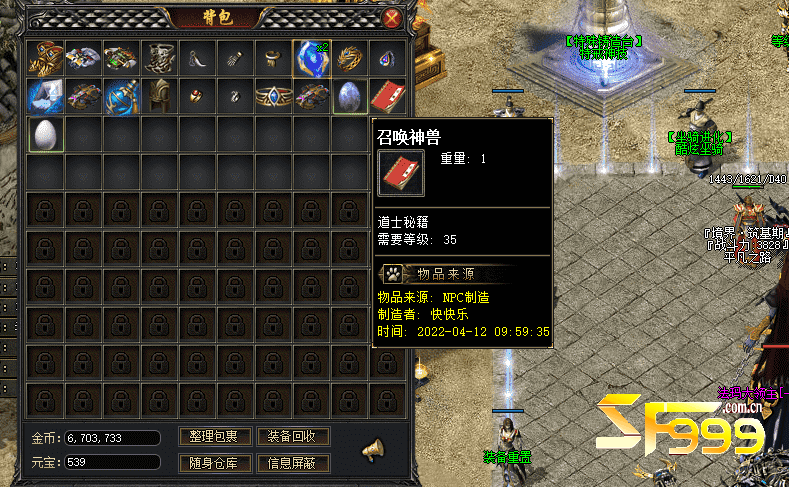
Task: Click the 整理包裹 sort bag button
Action: pyautogui.click(x=213, y=437)
